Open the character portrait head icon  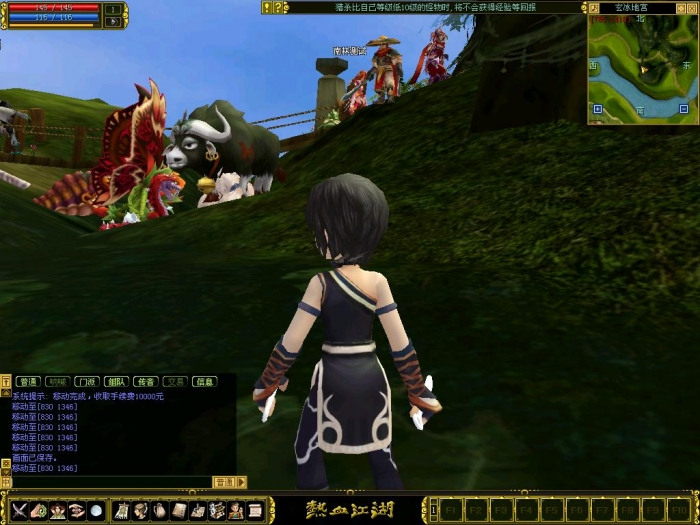[x=141, y=510]
